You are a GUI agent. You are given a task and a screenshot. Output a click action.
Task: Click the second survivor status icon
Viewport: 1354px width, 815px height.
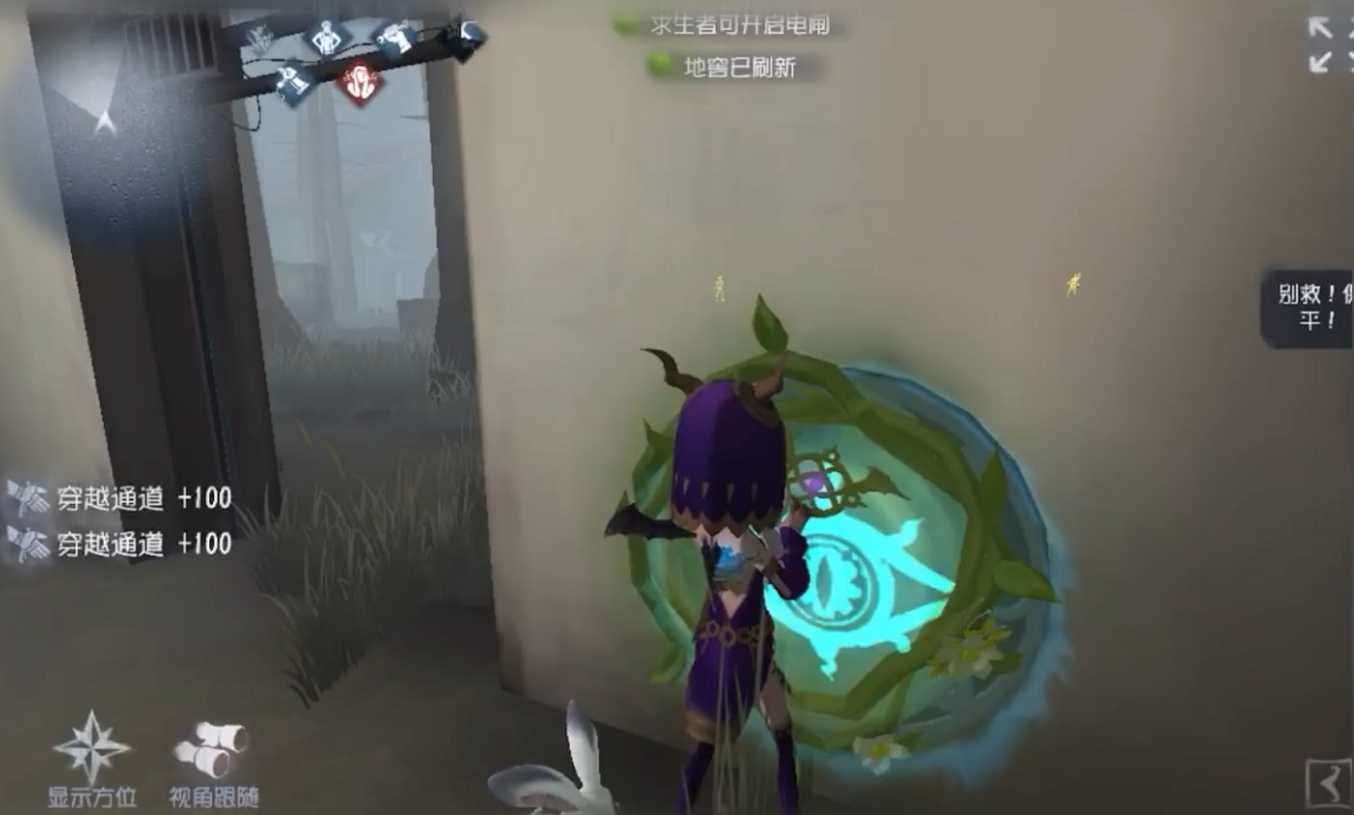point(326,37)
